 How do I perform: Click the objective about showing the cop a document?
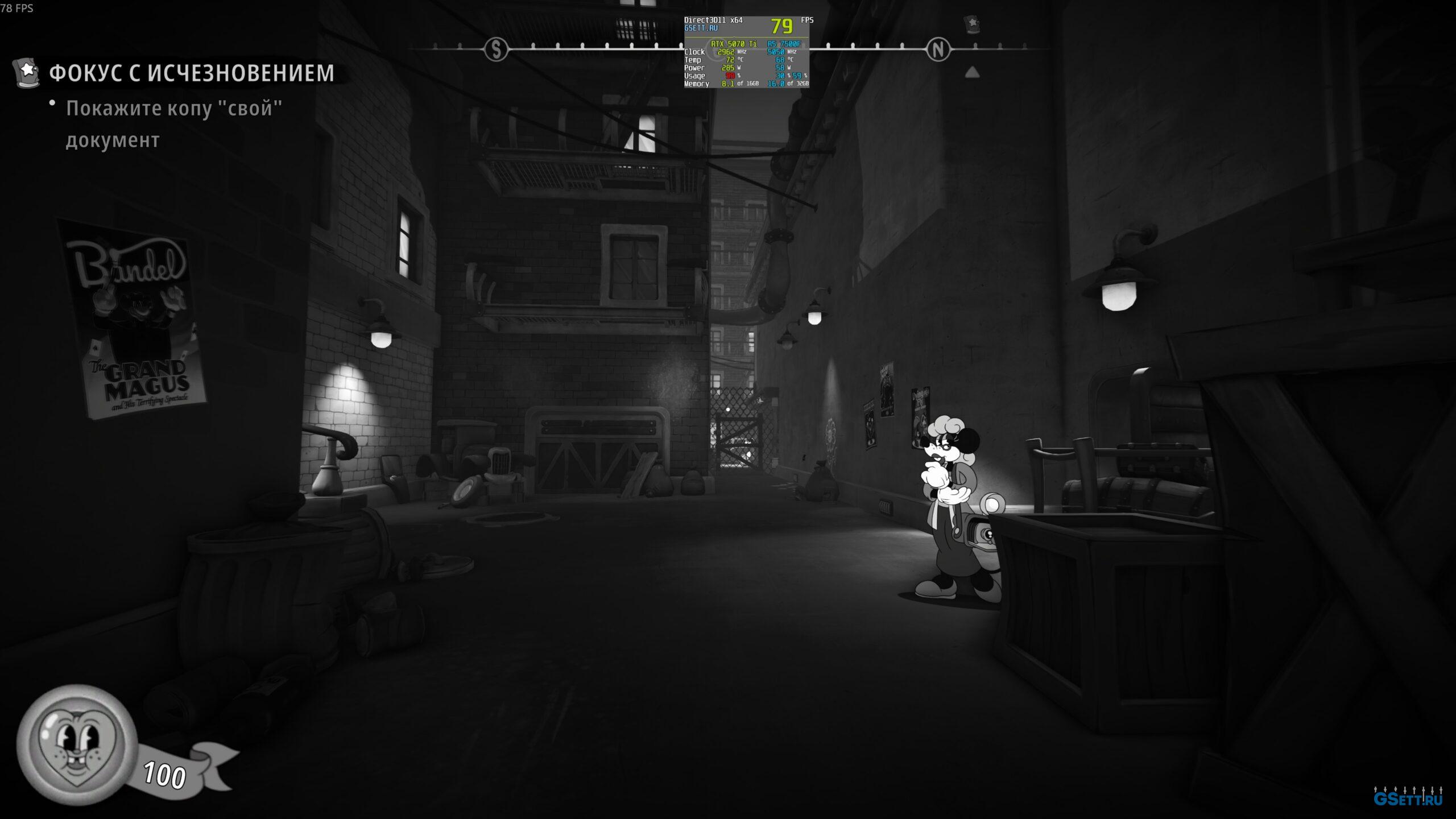[173, 123]
